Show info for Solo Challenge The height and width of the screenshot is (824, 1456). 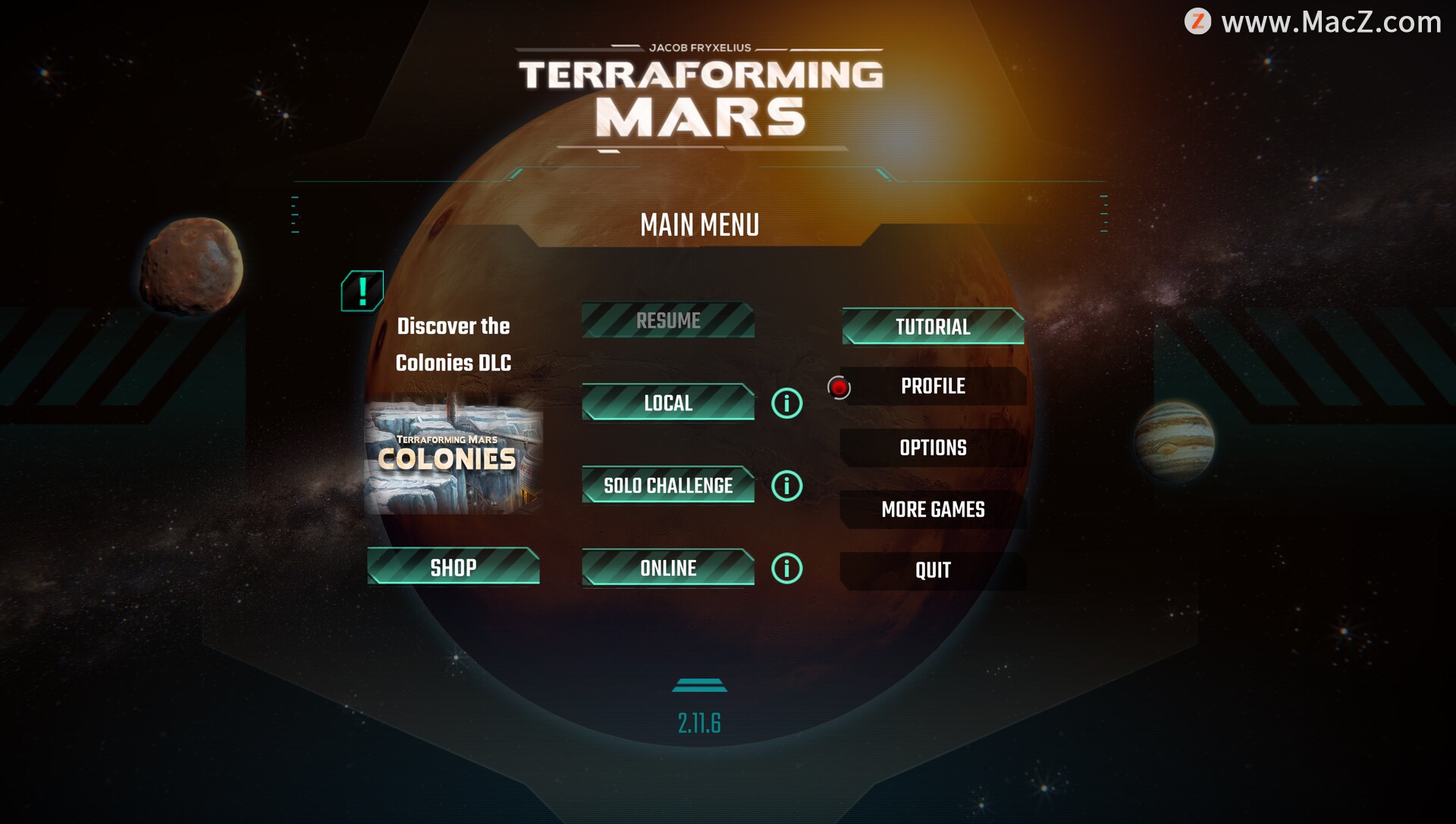(x=786, y=486)
